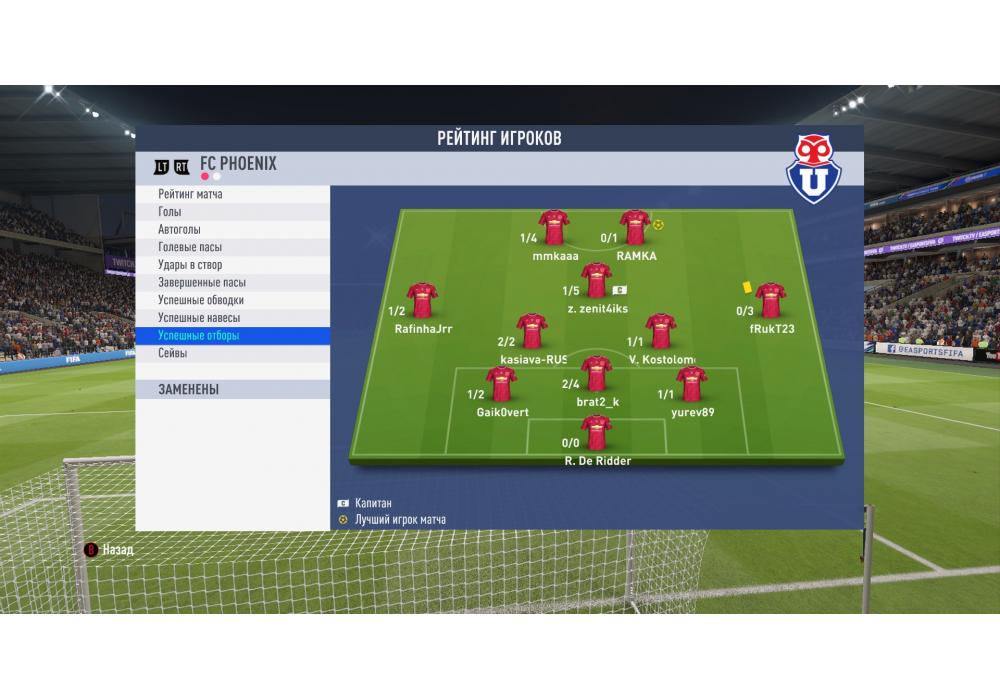Screen dimensions: 1000x700
Task: Select captain z. zenit4iks
Action: click(x=597, y=281)
